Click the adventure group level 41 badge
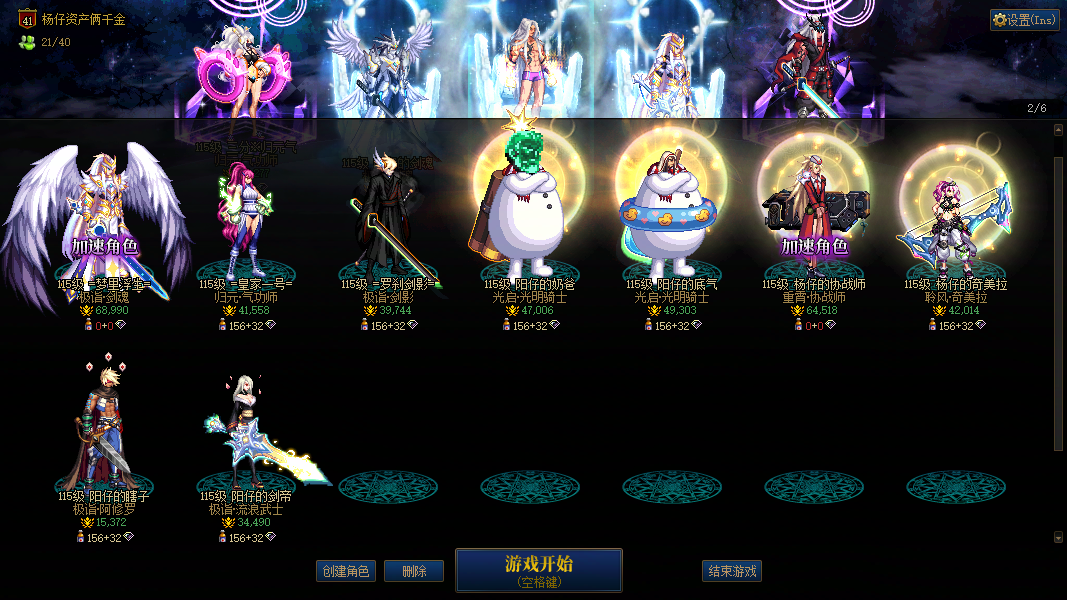 27,18
